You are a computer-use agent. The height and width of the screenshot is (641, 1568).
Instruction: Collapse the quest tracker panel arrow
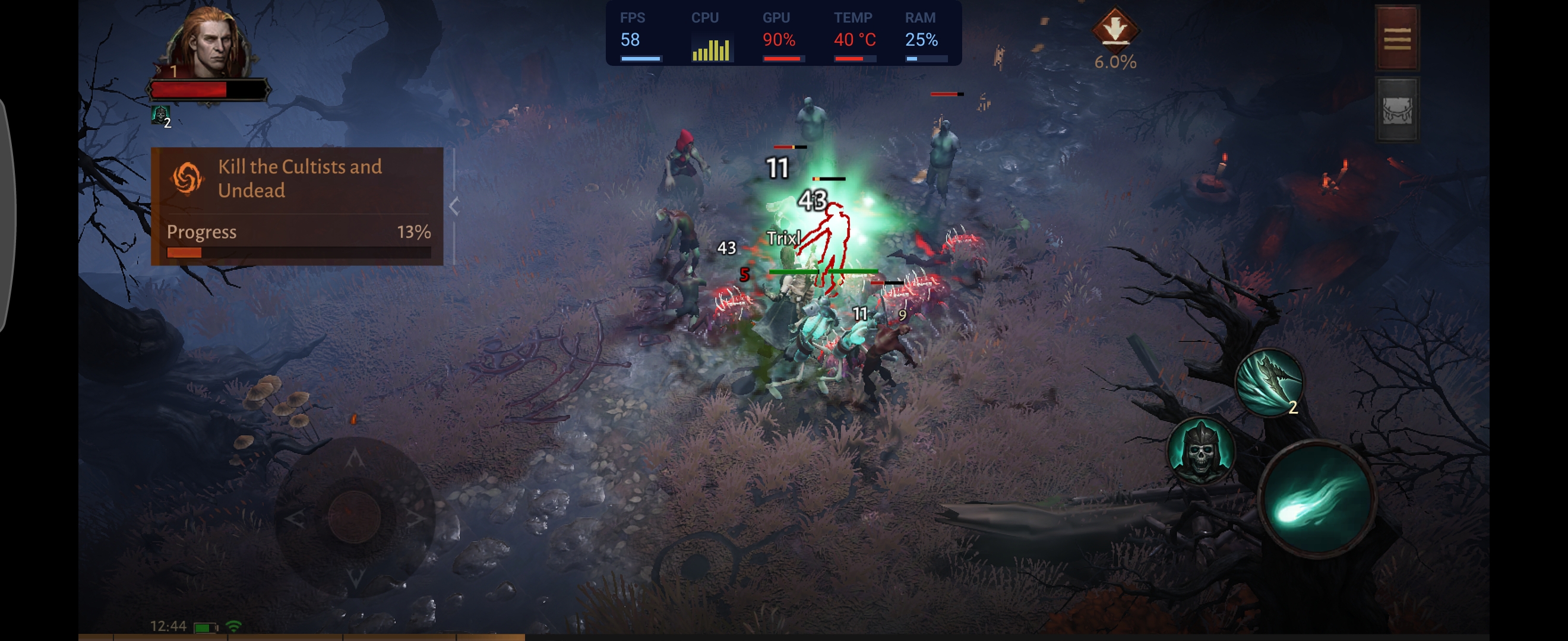[454, 206]
